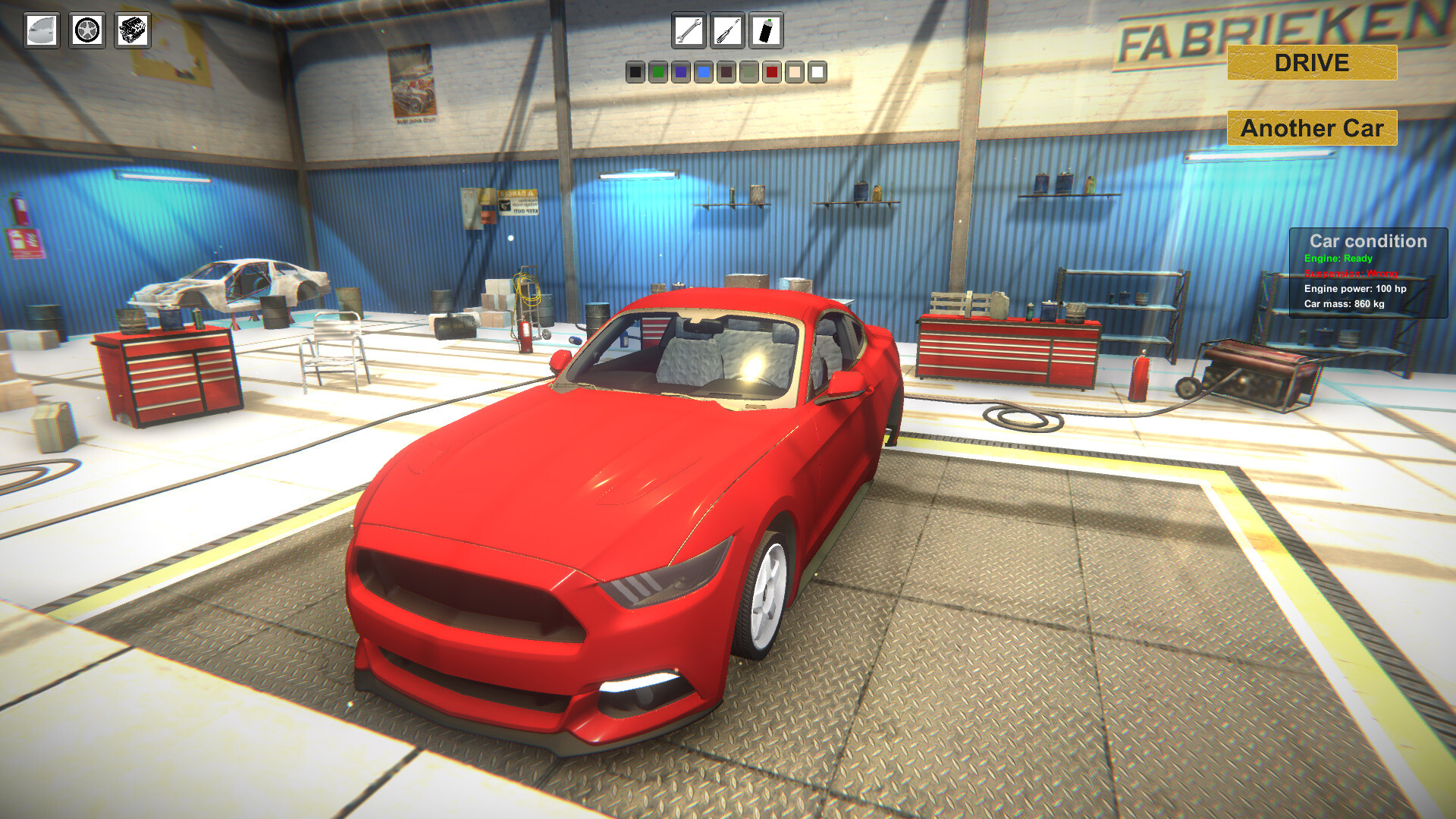Choose the white paint swatch
Image resolution: width=1456 pixels, height=819 pixels.
pos(817,73)
